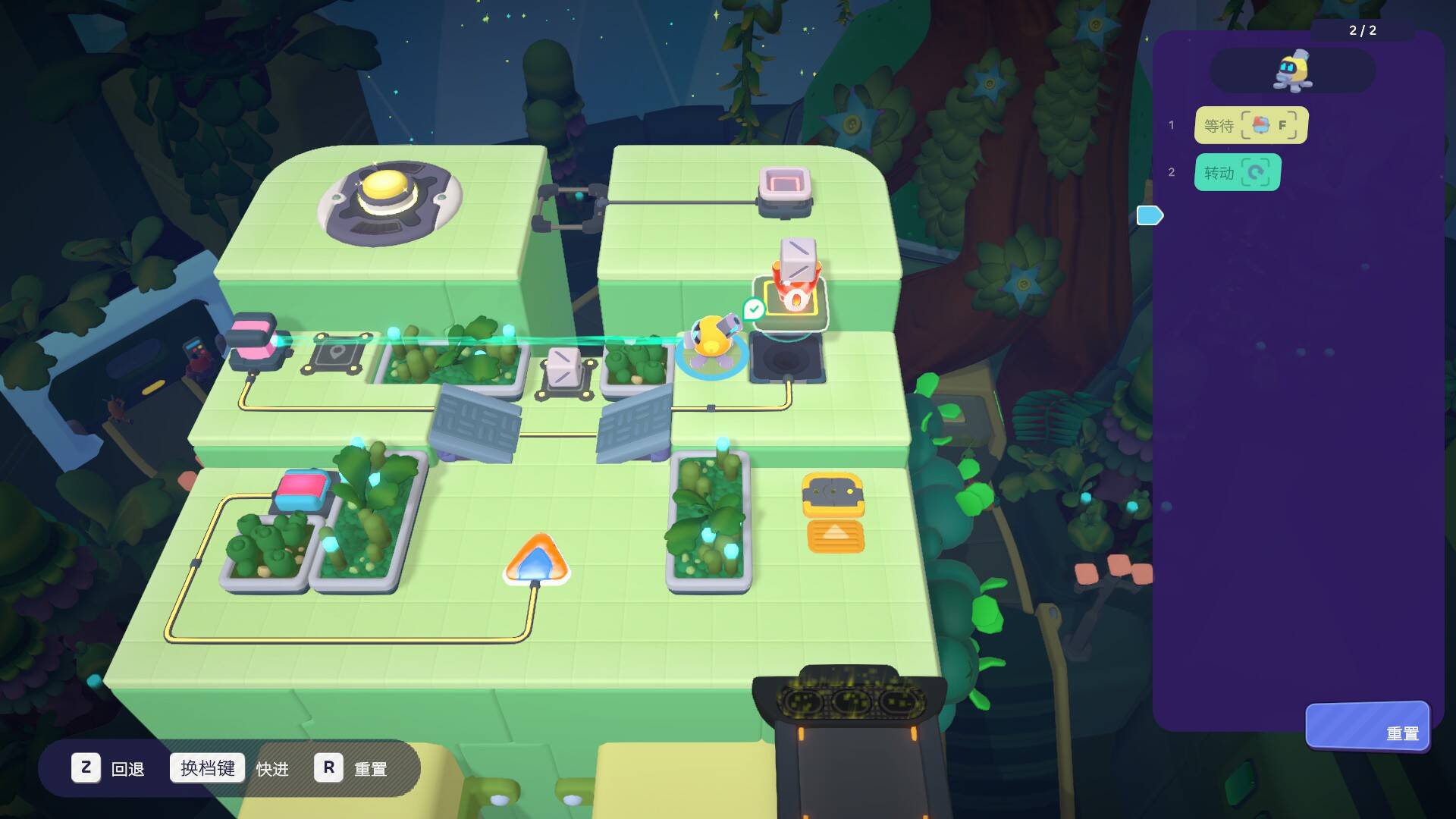This screenshot has width=1456, height=819.
Task: Select the 等待 wait command block
Action: coord(1250,125)
